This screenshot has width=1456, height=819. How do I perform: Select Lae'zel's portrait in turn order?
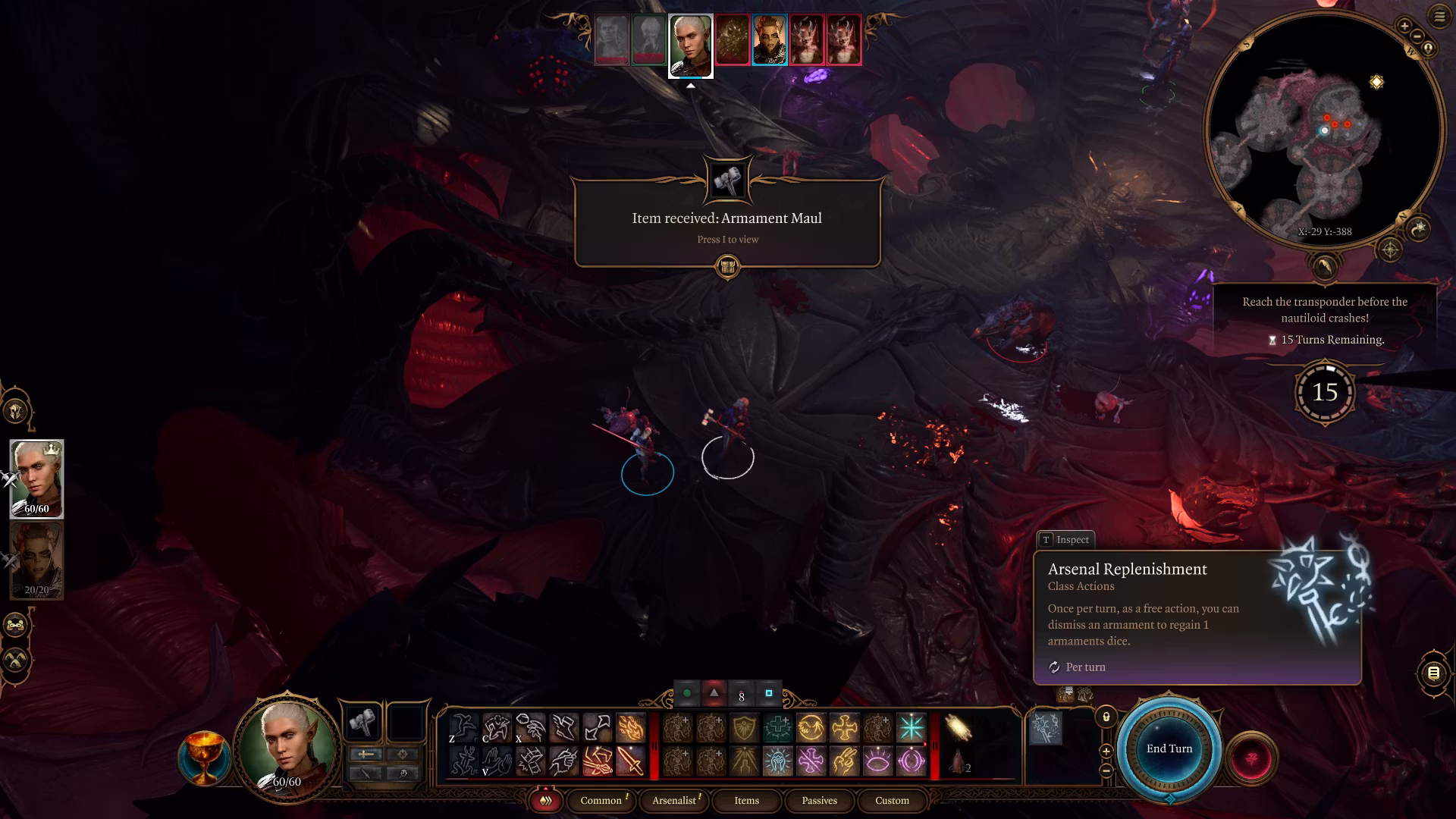point(769,39)
